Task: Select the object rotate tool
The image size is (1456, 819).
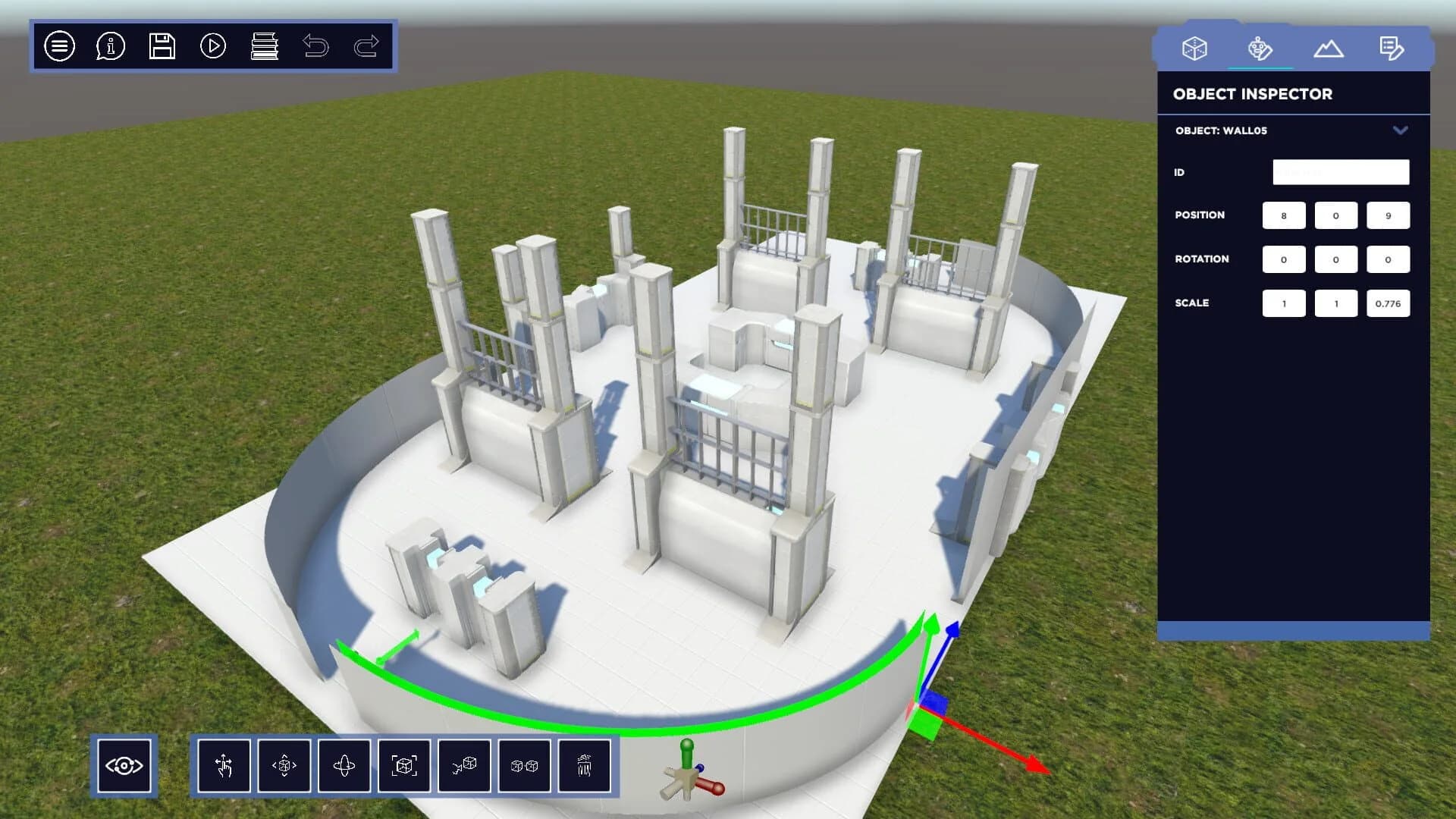Action: 345,766
